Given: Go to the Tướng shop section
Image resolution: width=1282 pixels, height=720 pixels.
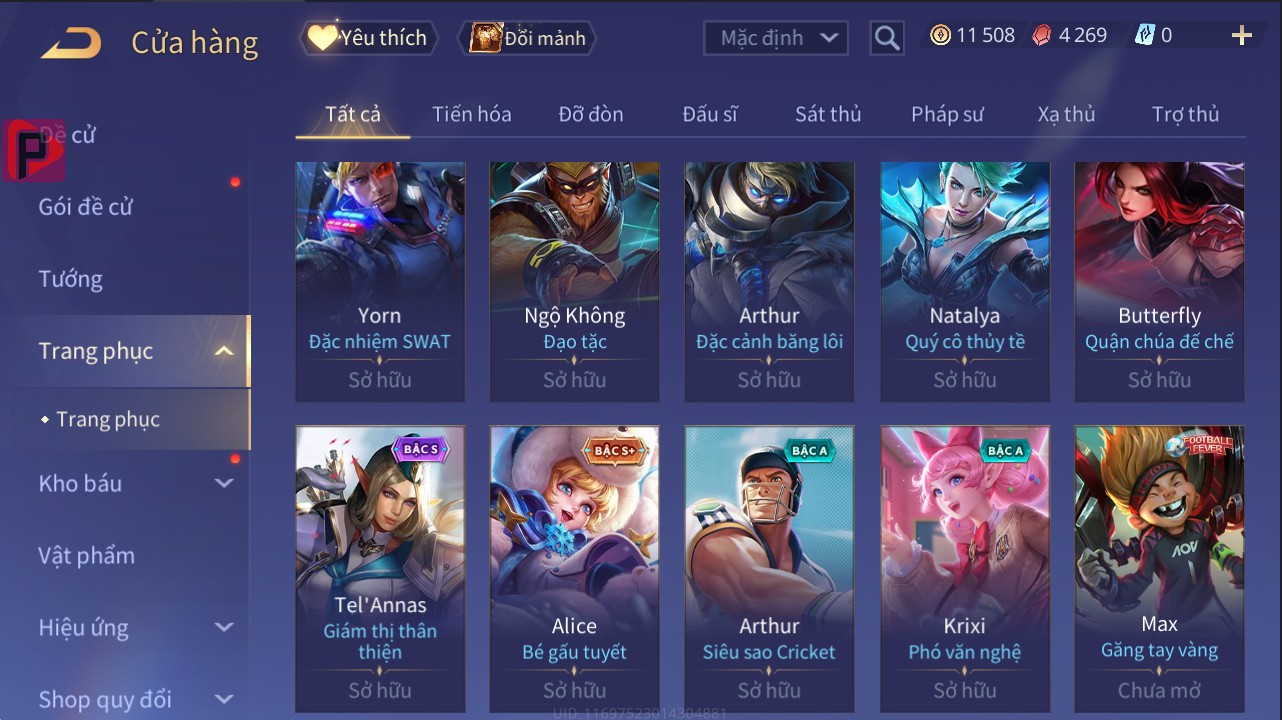Looking at the screenshot, I should [x=71, y=279].
